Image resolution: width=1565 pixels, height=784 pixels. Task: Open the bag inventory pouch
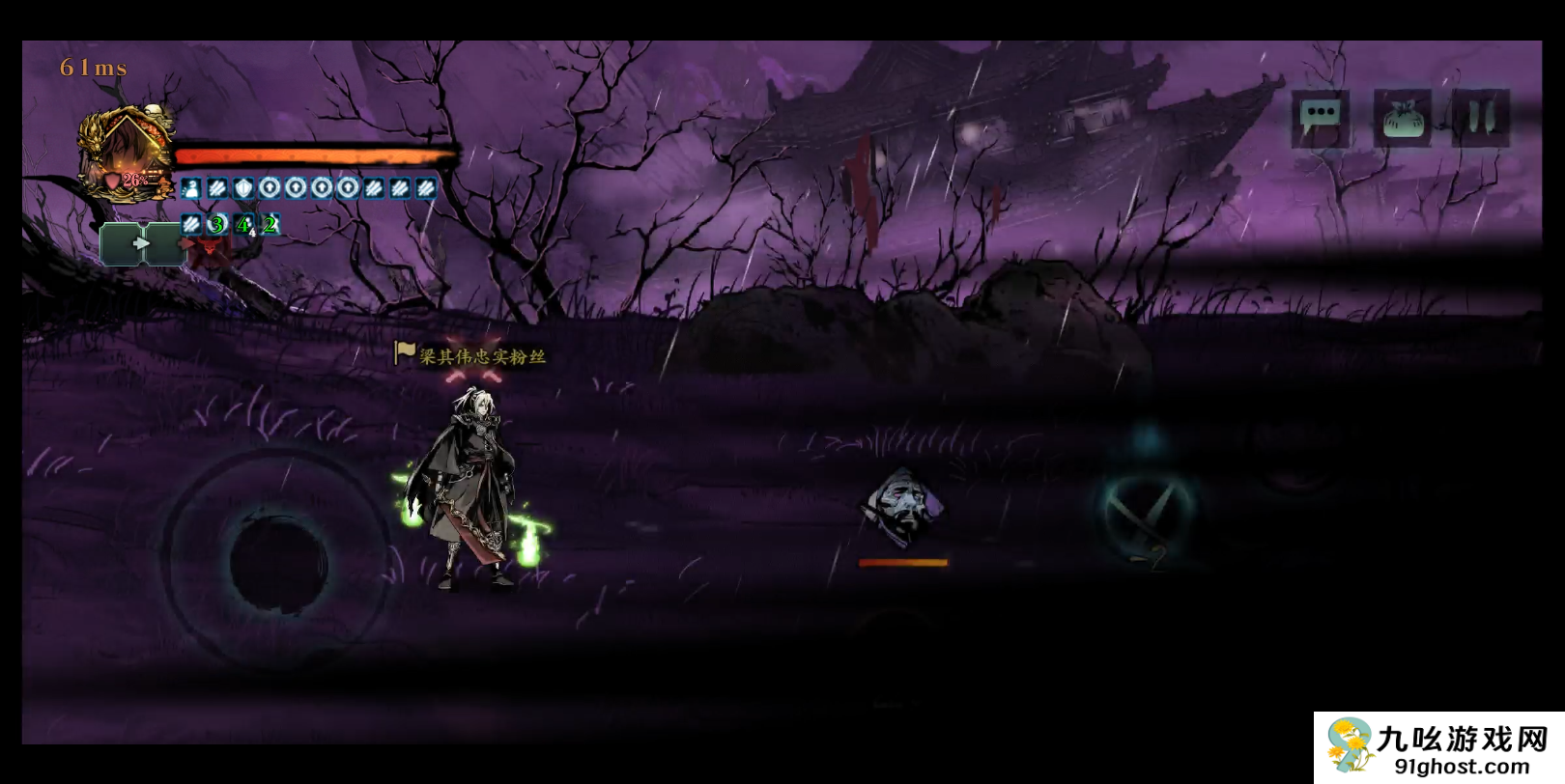click(1403, 120)
